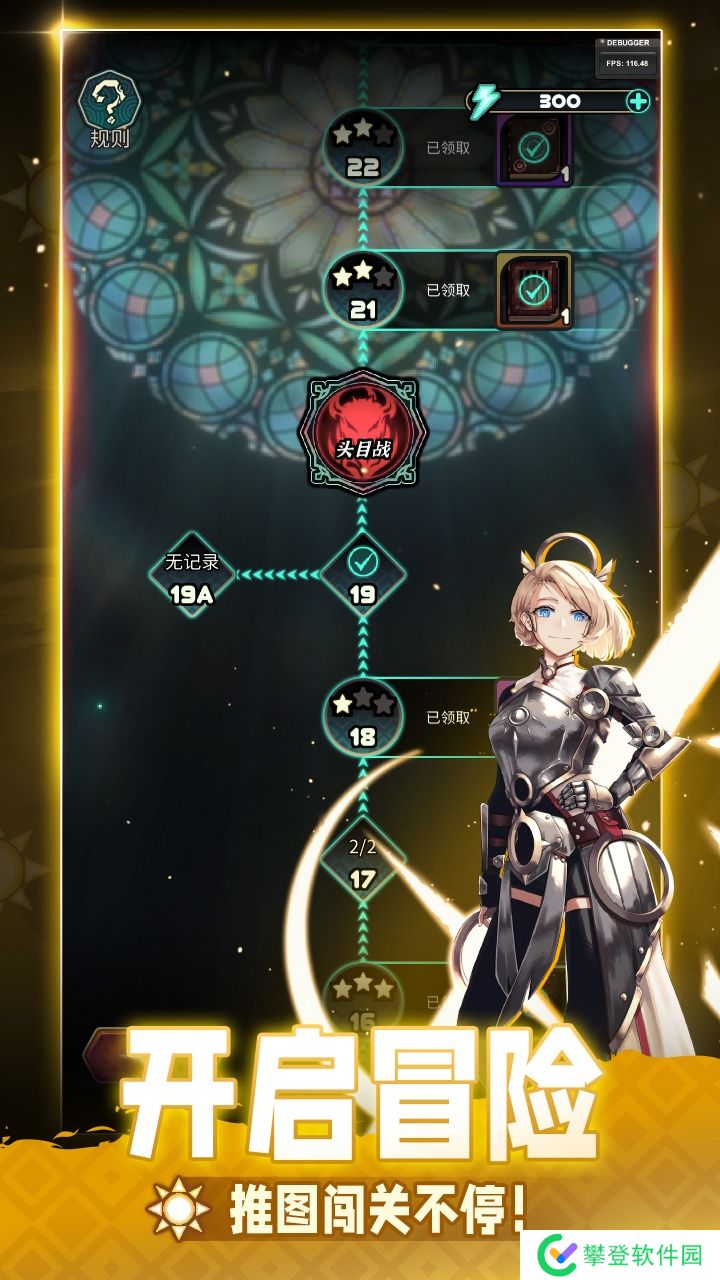Select stage 17 diamond node

(362, 860)
